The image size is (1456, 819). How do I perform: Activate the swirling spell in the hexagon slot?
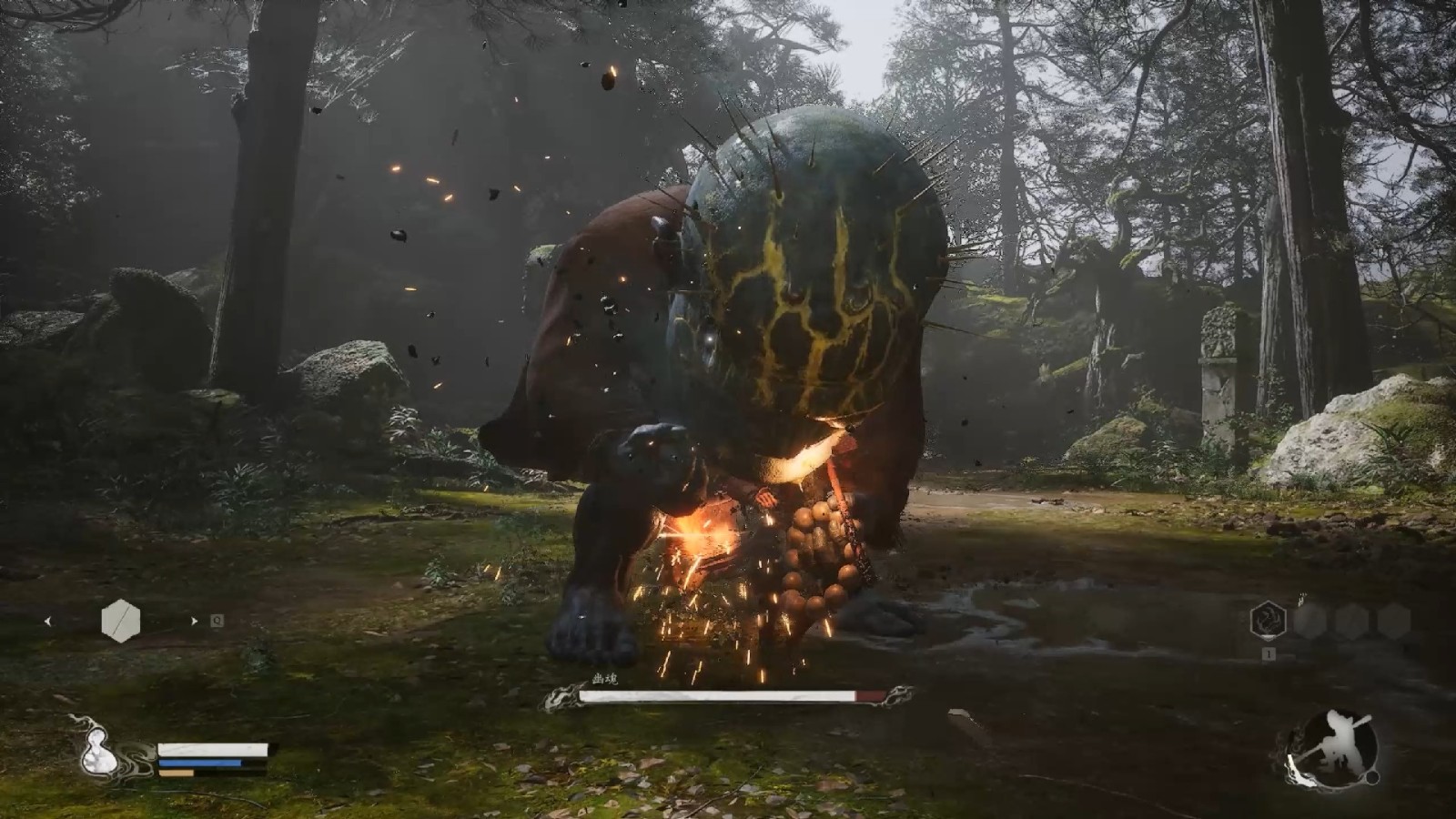pos(1268,621)
